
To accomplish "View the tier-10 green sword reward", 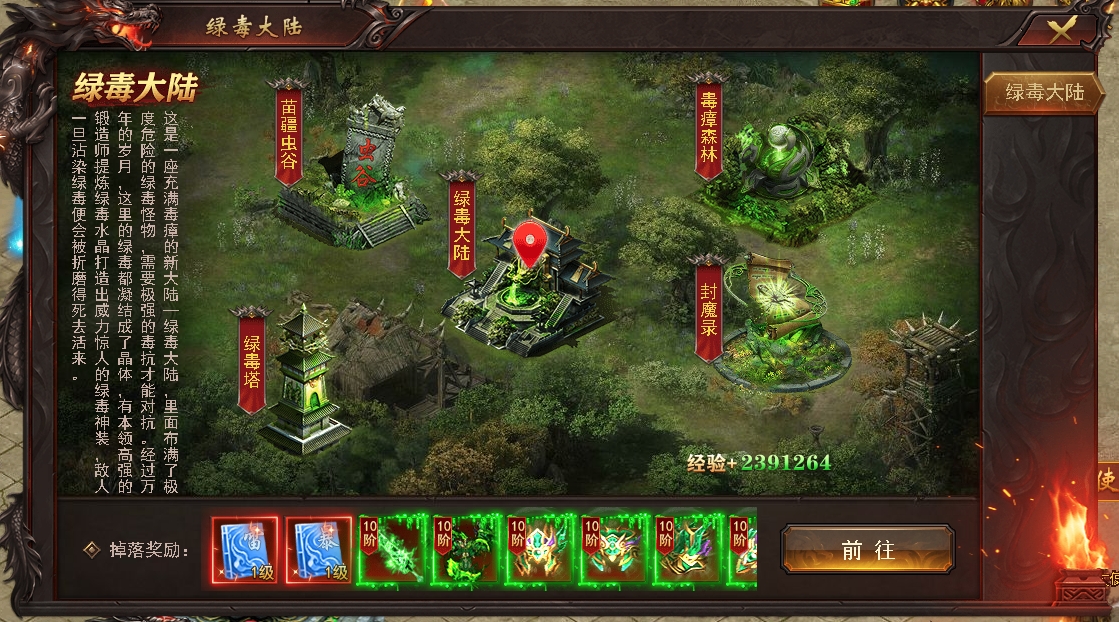I will [x=392, y=549].
